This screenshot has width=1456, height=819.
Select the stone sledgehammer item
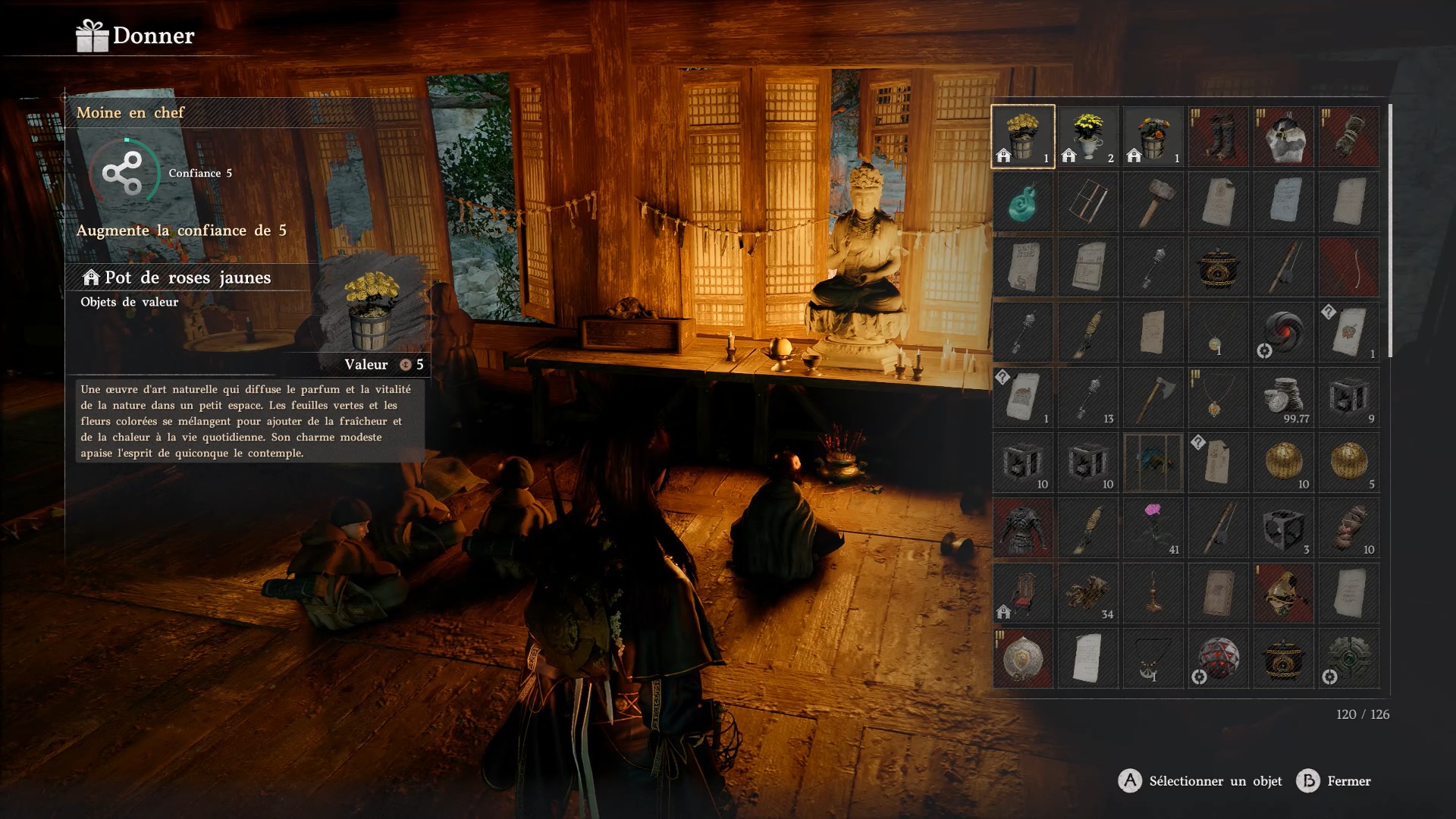1153,202
